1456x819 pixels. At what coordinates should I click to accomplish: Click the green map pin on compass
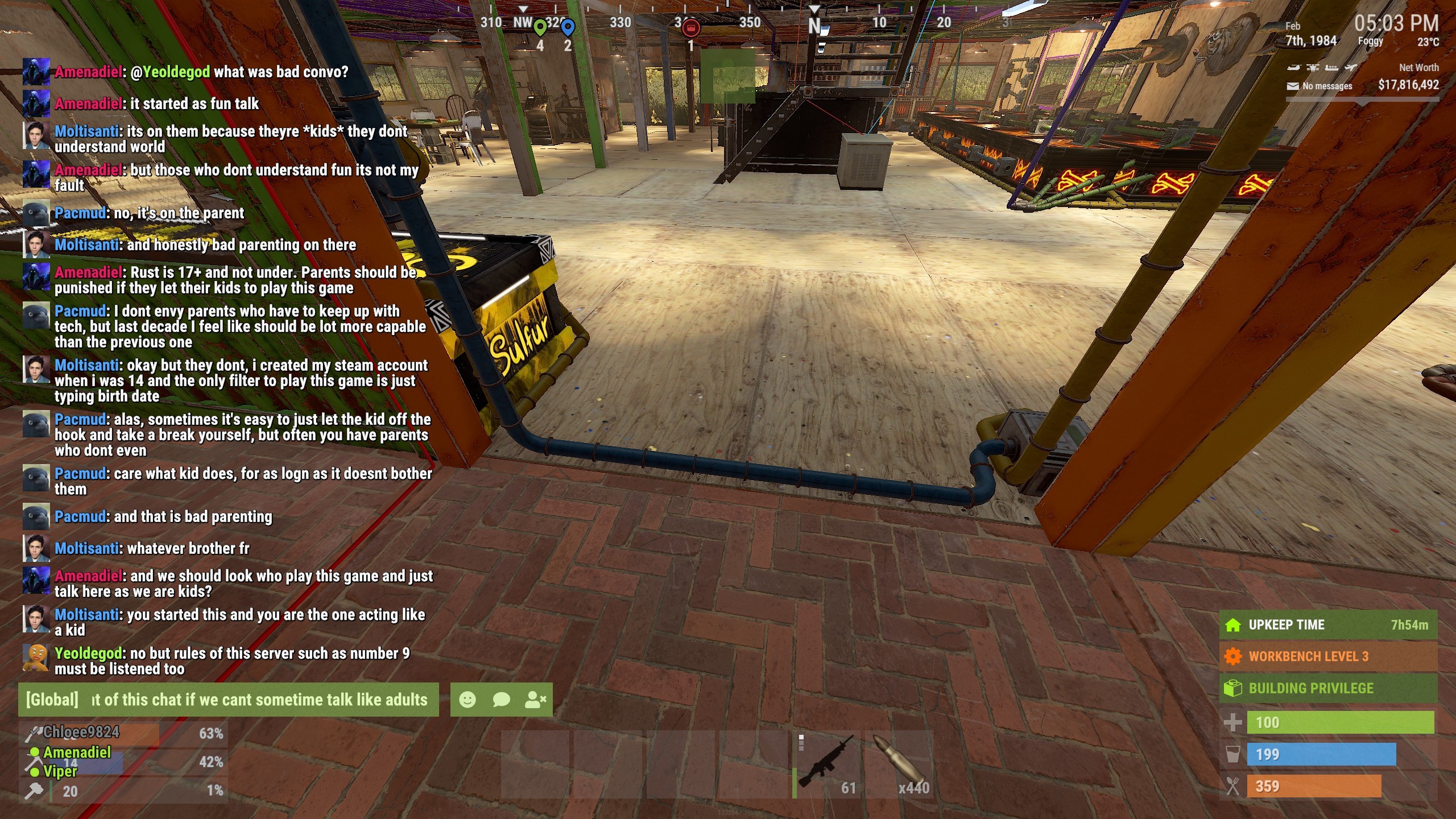point(540,27)
